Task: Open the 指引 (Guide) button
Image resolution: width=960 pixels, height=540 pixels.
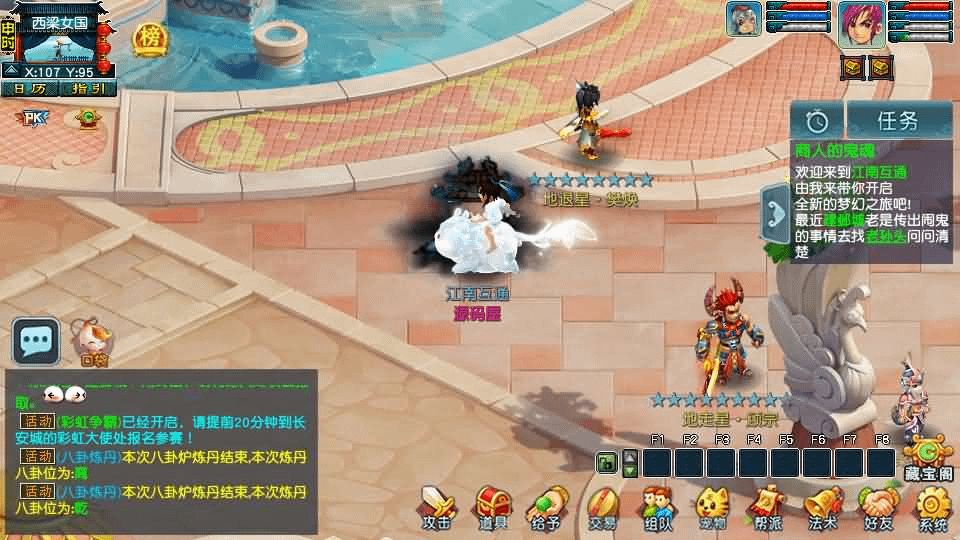Action: (88, 88)
